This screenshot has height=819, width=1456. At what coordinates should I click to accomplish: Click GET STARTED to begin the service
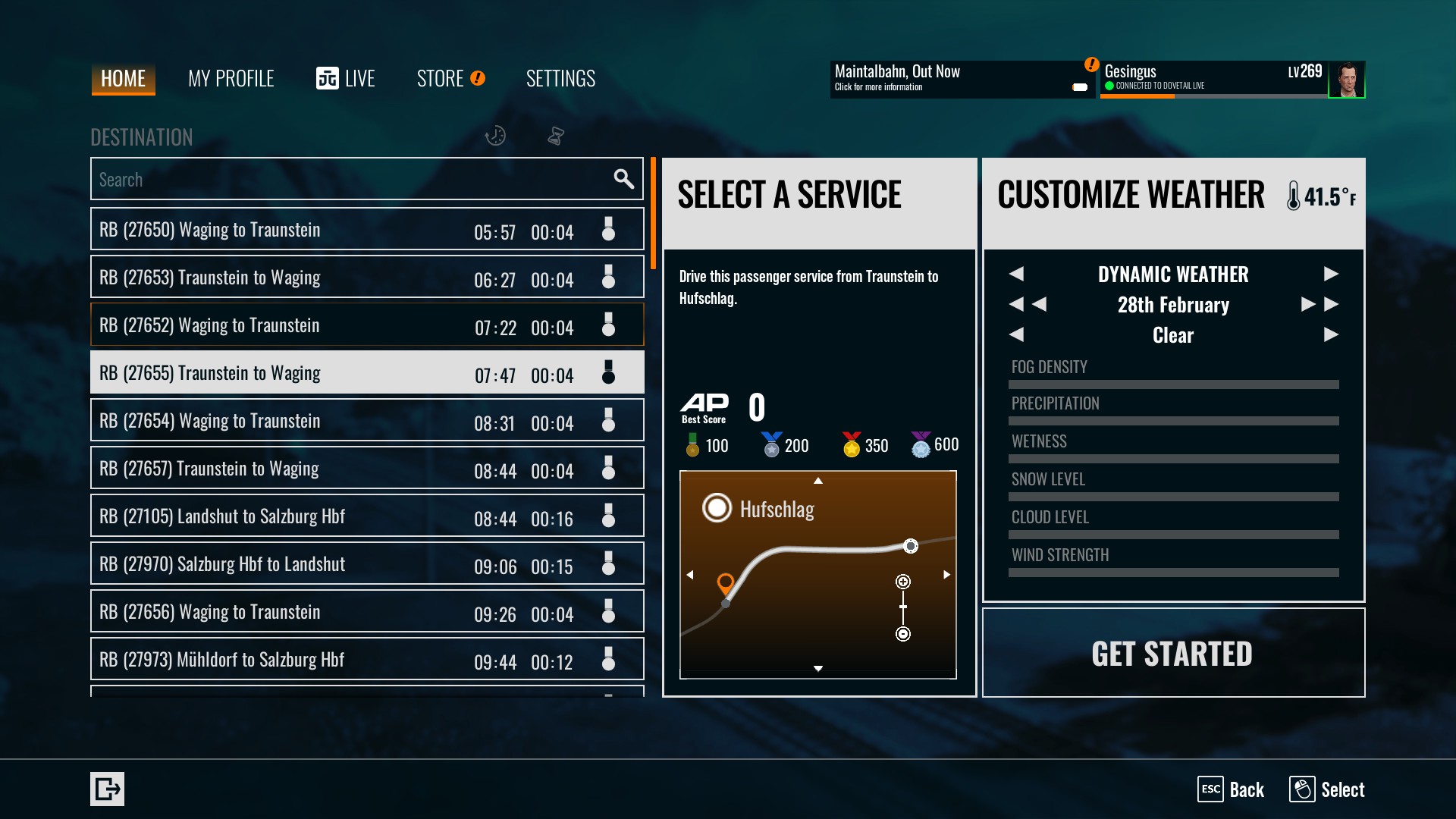1172,654
